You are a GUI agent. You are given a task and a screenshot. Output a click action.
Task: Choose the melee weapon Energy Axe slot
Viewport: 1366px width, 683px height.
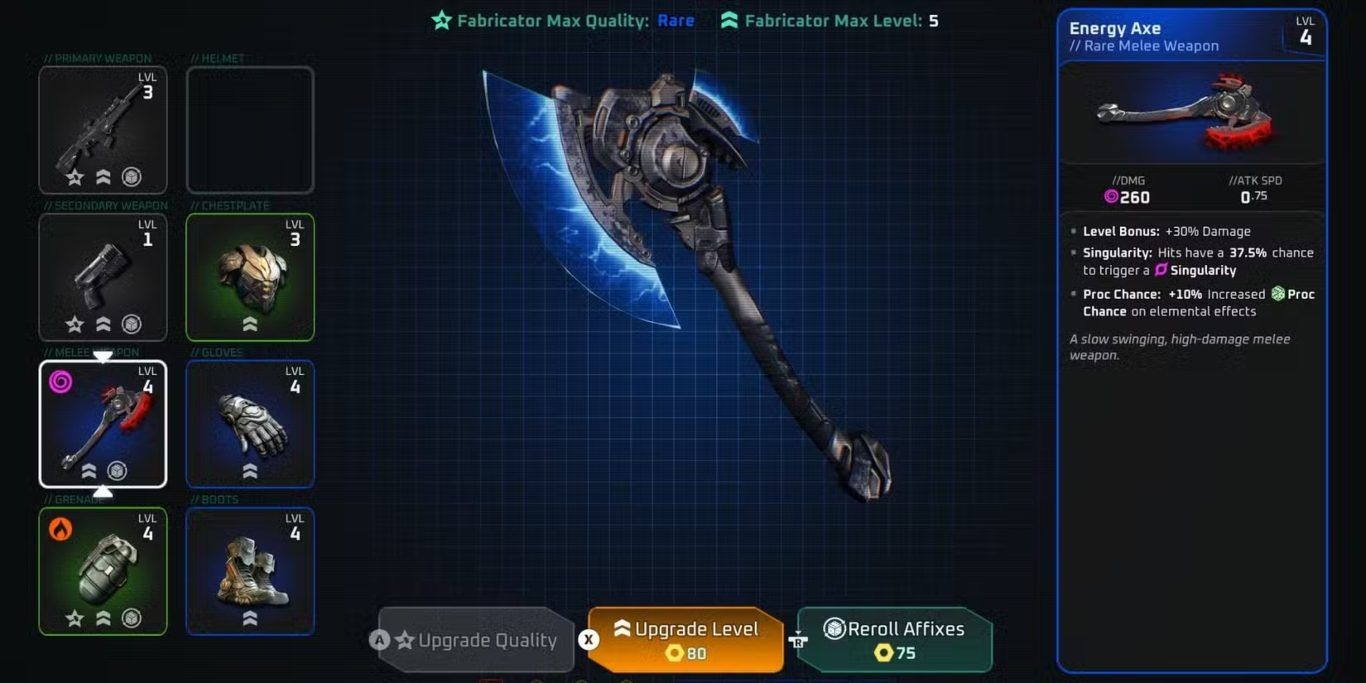tap(103, 424)
